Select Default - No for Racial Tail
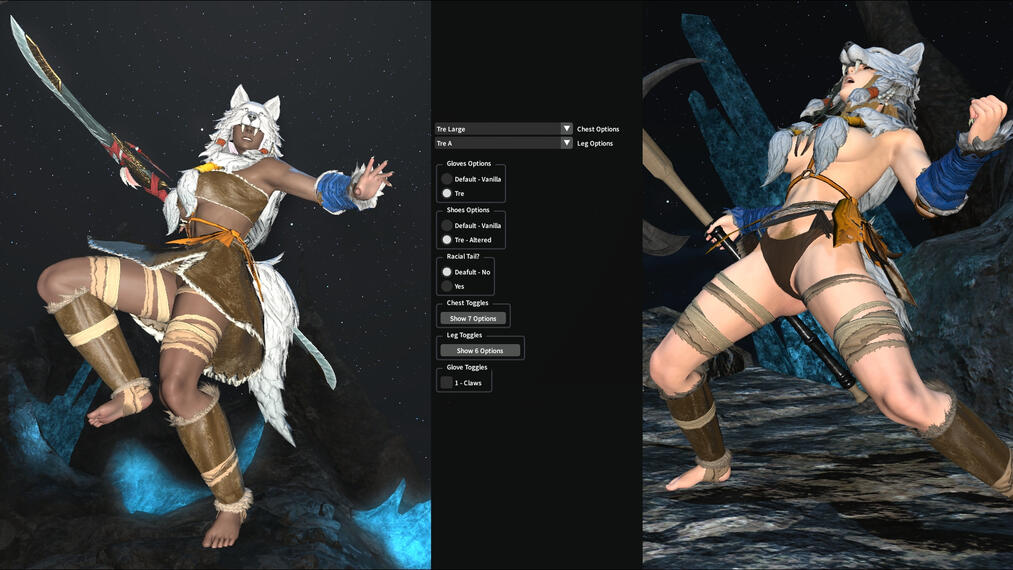 (447, 272)
